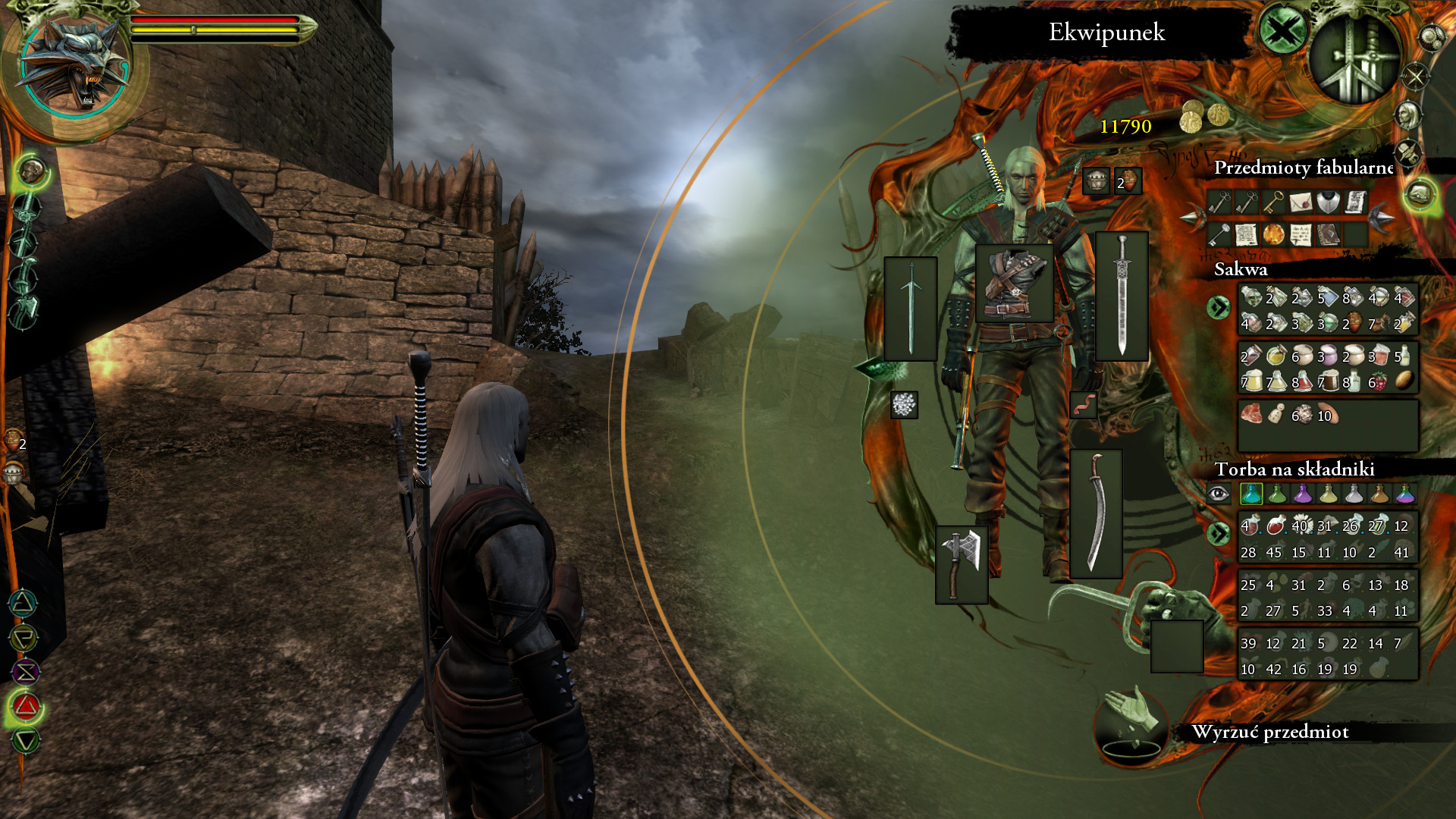Click the Wyrzuć przedmiot drop item hand
The height and width of the screenshot is (819, 1456).
1131,724
